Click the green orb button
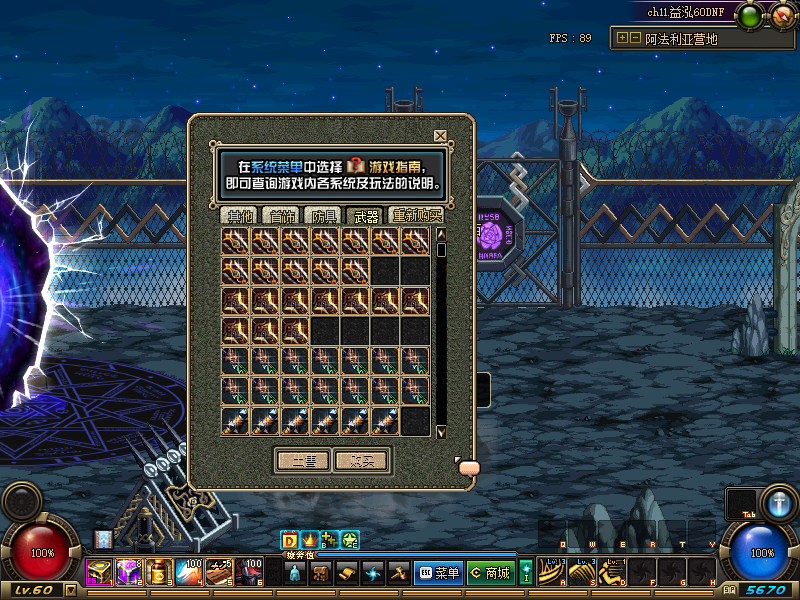 tap(750, 15)
